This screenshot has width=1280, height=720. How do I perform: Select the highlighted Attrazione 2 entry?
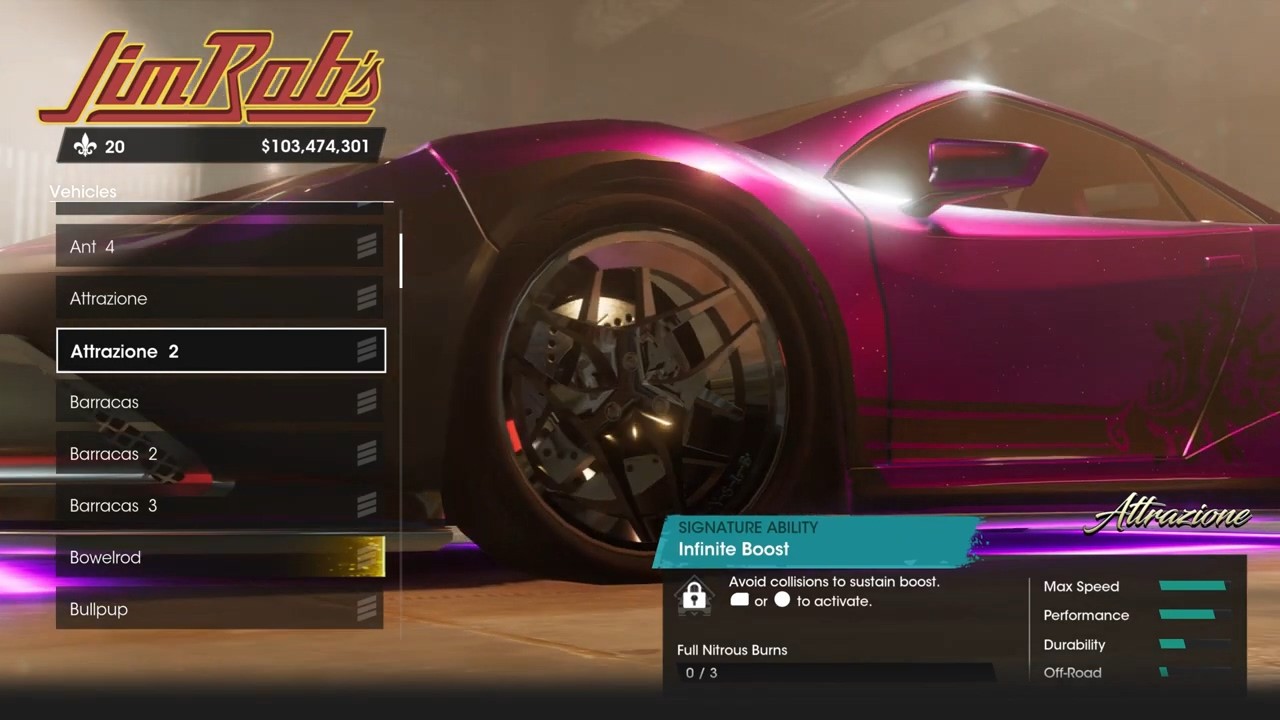[x=220, y=351]
